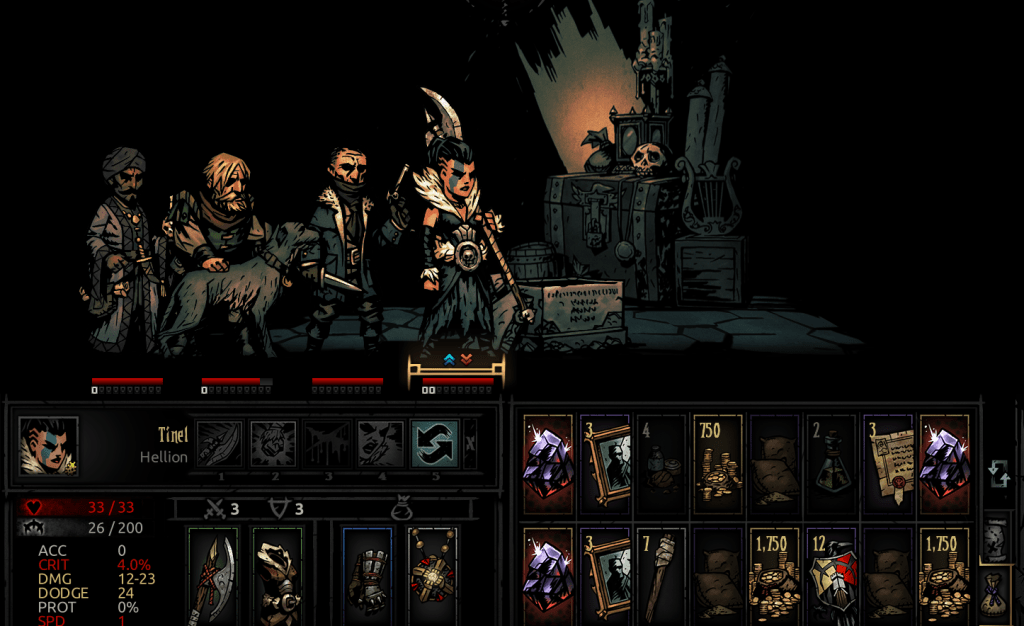The image size is (1024, 626).
Task: Activate the swap-position arrows skill
Action: click(435, 443)
